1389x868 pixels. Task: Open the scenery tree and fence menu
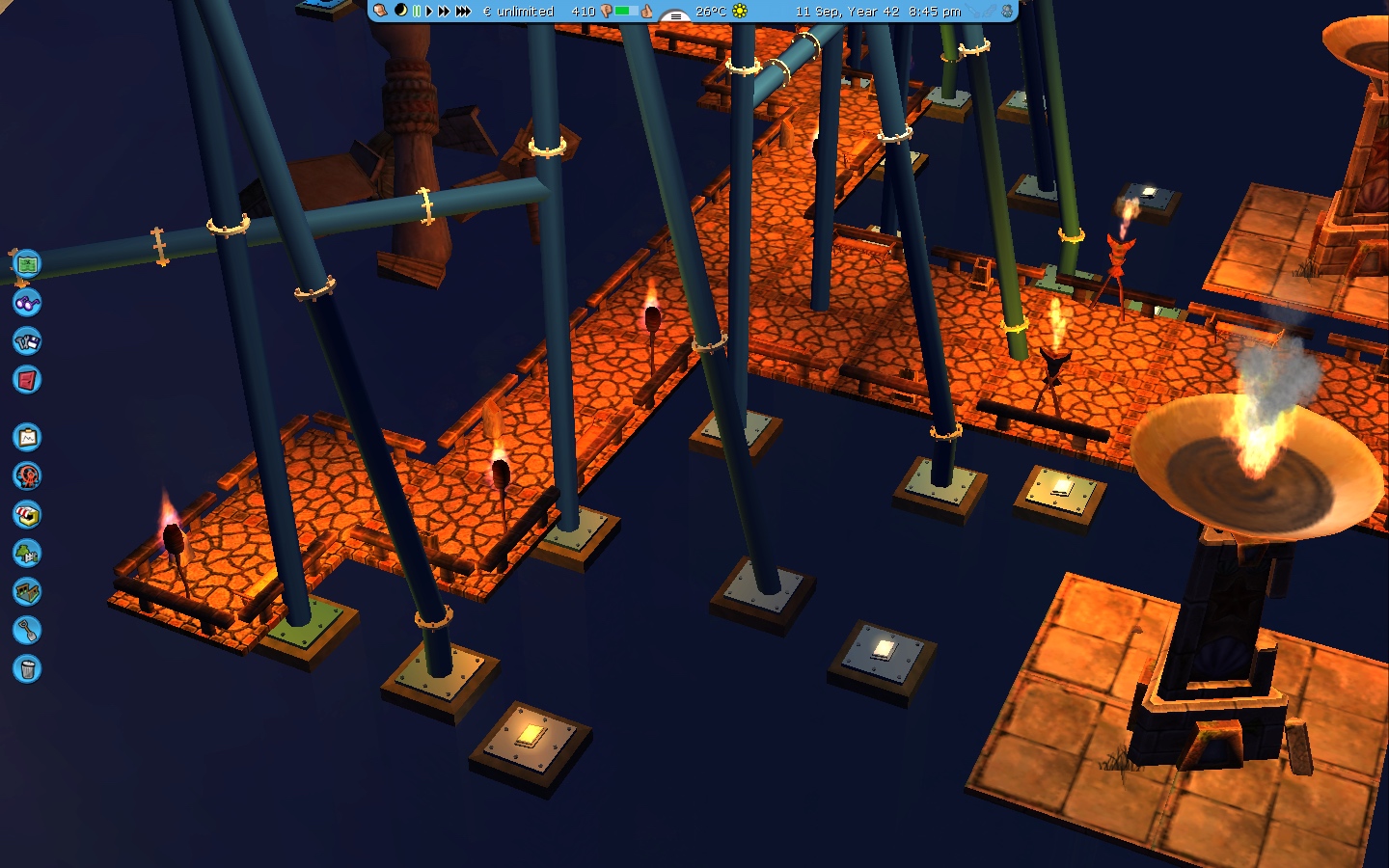click(x=27, y=554)
